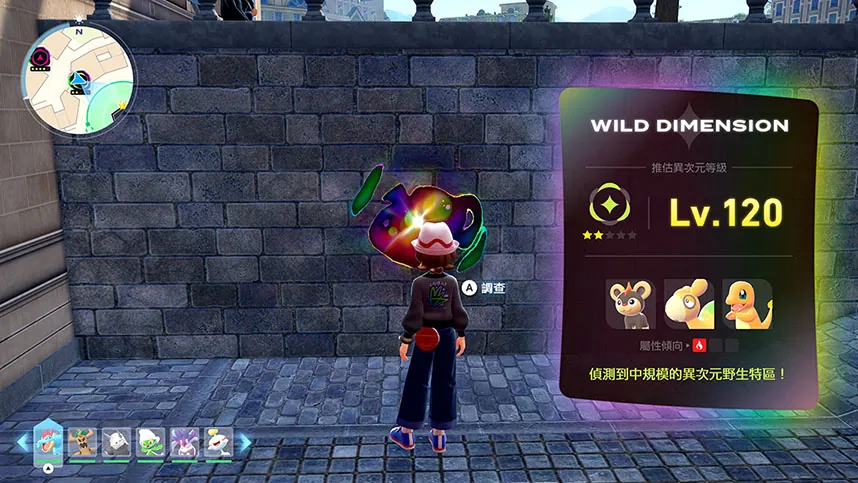This screenshot has width=858, height=483.
Task: Select the Charmander portrait in Wild Dimension panel
Action: pos(746,304)
